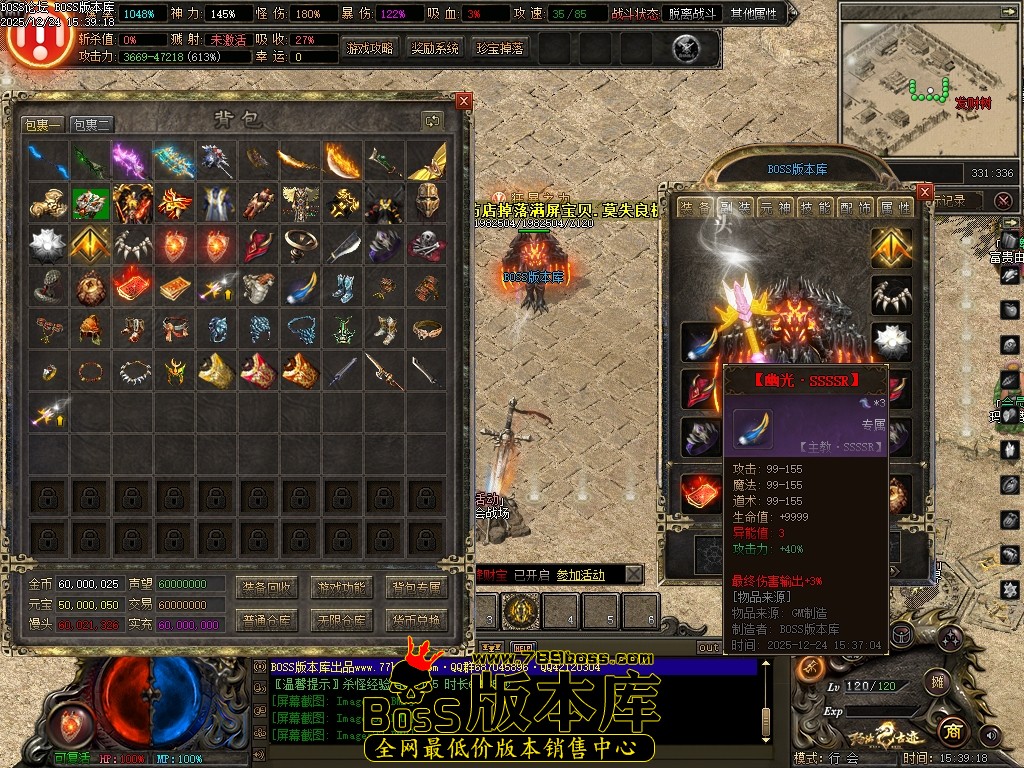Viewport: 1024px width, 768px height.
Task: Follow the 参加活动 join event link
Action: click(580, 575)
